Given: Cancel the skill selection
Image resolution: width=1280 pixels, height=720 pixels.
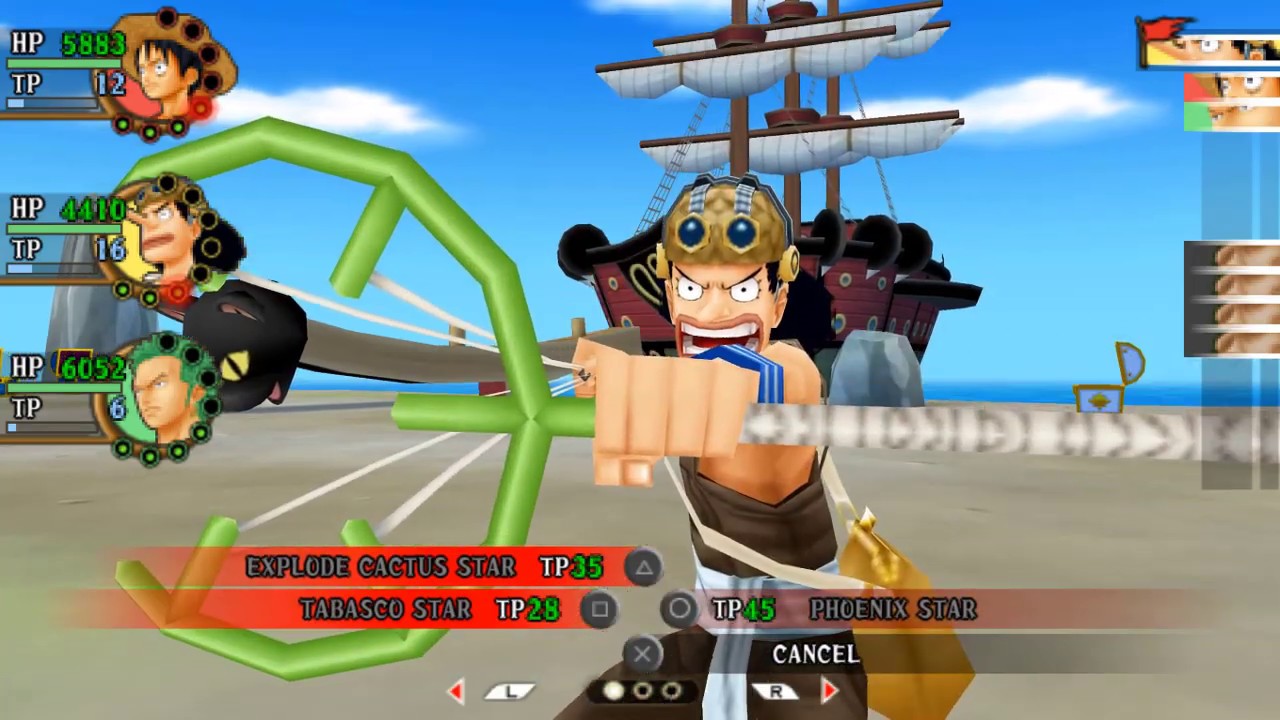Looking at the screenshot, I should 815,654.
